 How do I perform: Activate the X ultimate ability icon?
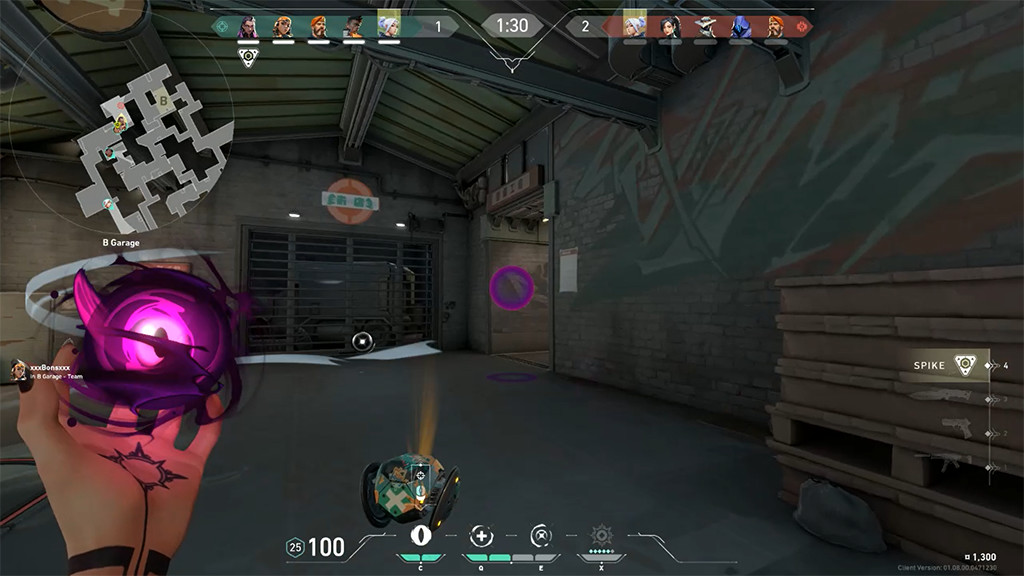coord(601,535)
